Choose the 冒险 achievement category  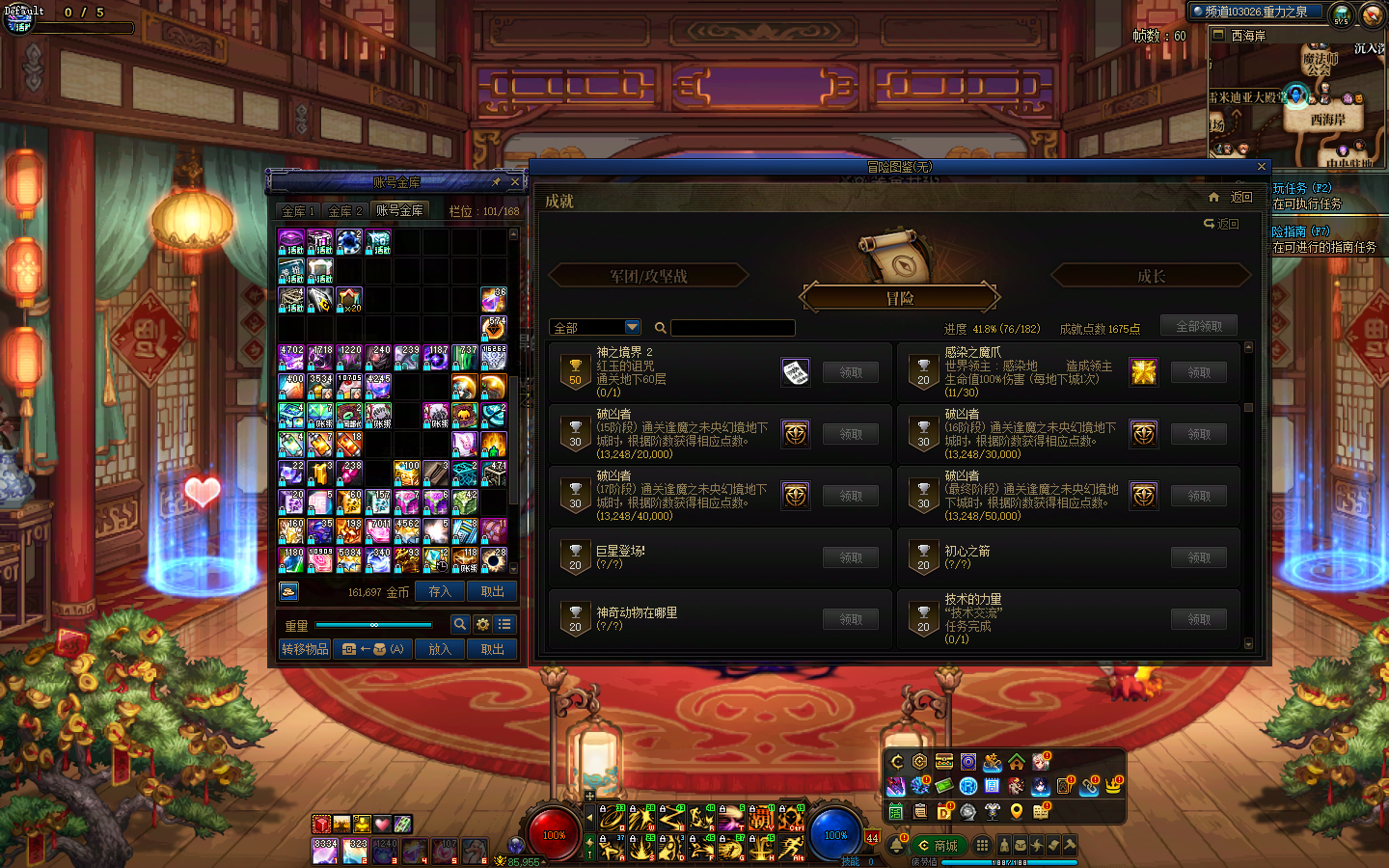899,298
